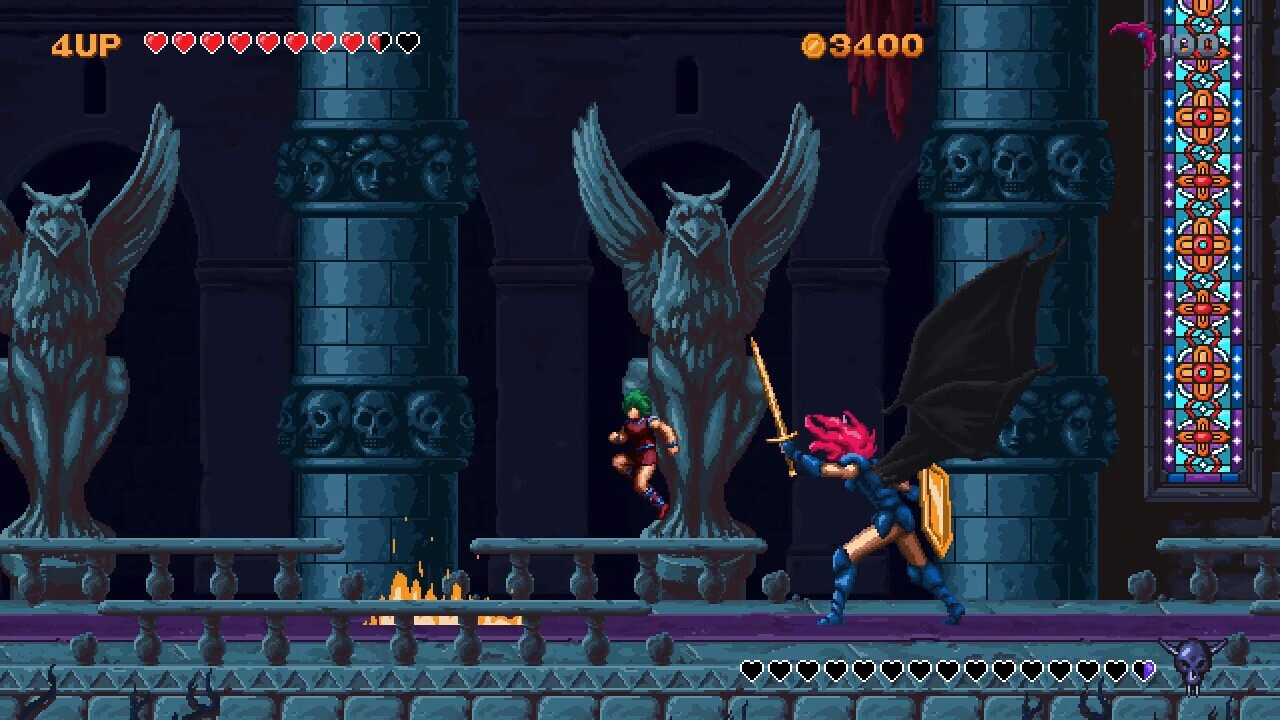
Task: Click the half-filled heart in player health
Action: (380, 43)
